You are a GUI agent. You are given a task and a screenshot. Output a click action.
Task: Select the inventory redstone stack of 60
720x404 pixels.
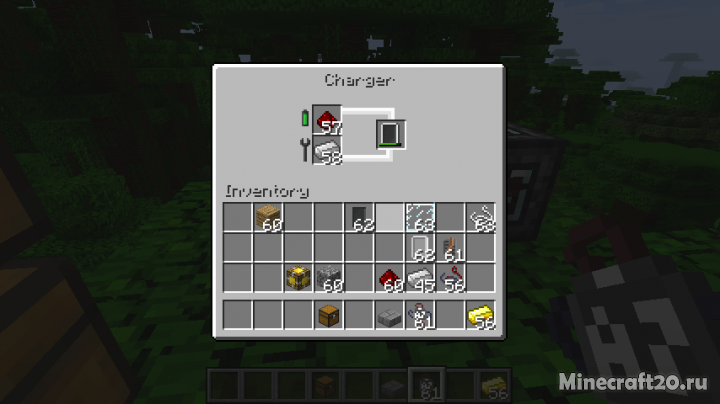[389, 277]
